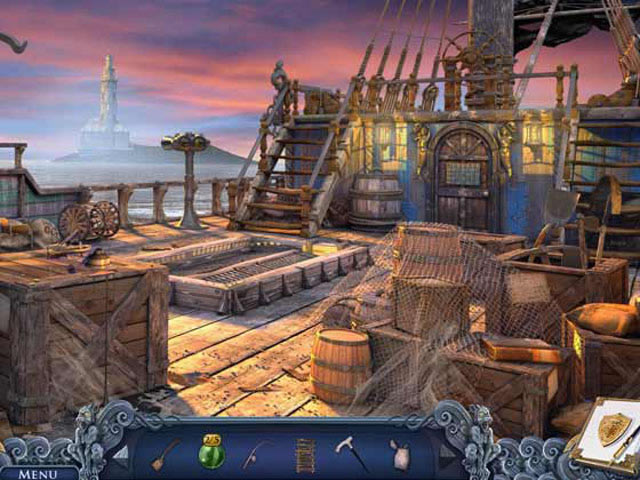Screen dimensions: 640x480
Task: Show next inventory items with right arrow
Action: pyautogui.click(x=446, y=451)
